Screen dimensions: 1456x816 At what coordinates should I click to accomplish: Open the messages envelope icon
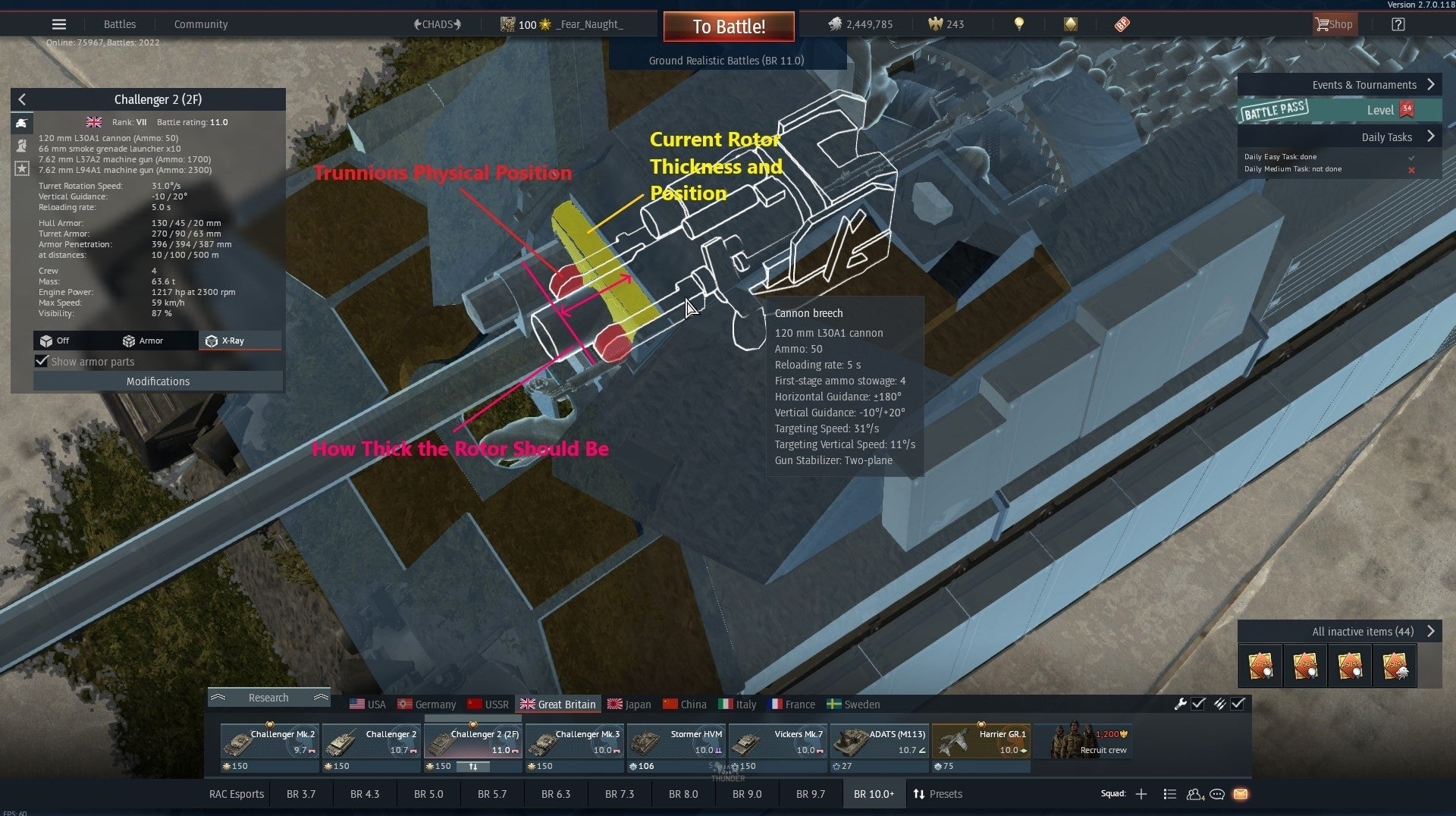pyautogui.click(x=1241, y=794)
